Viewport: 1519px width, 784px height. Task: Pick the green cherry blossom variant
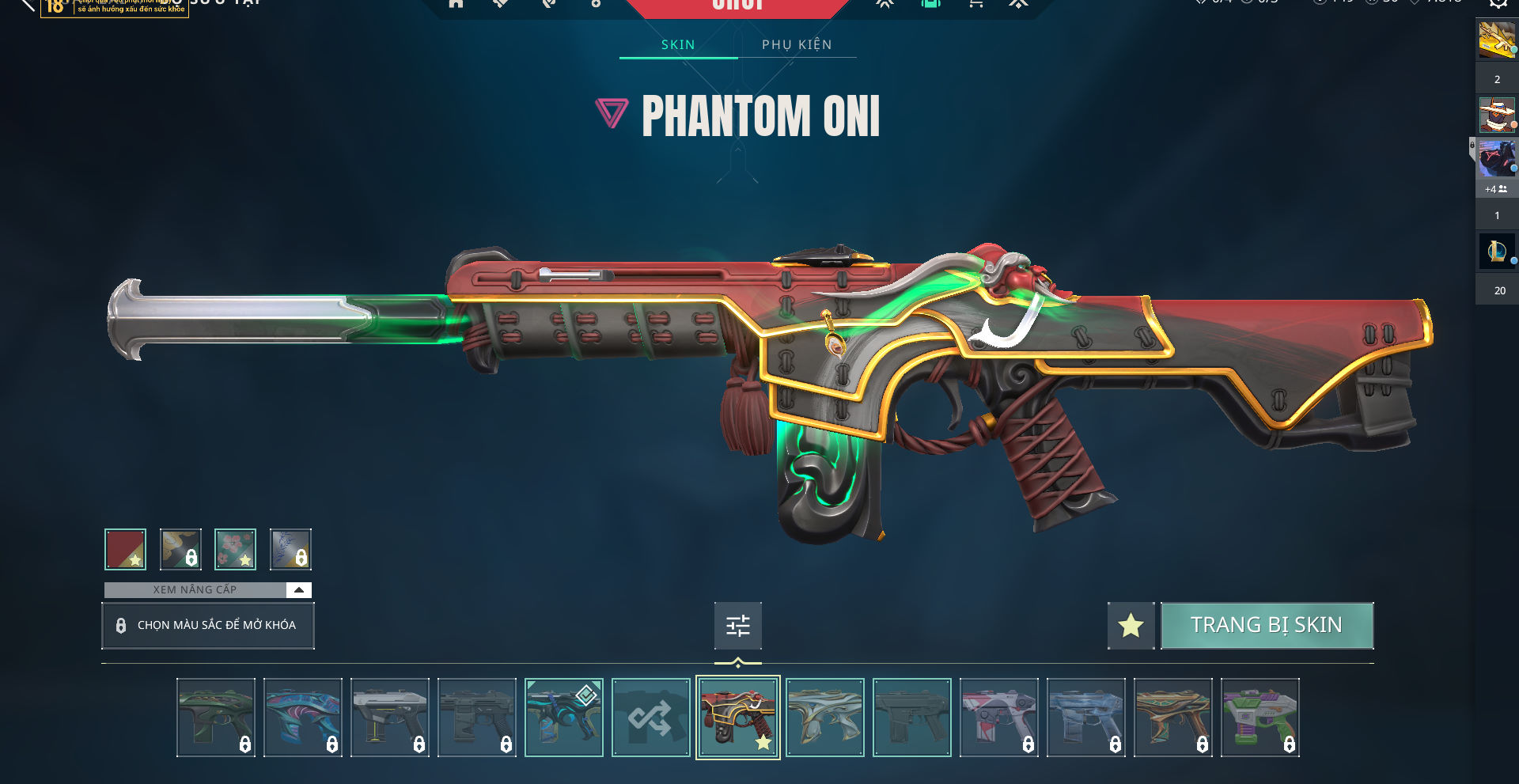235,549
